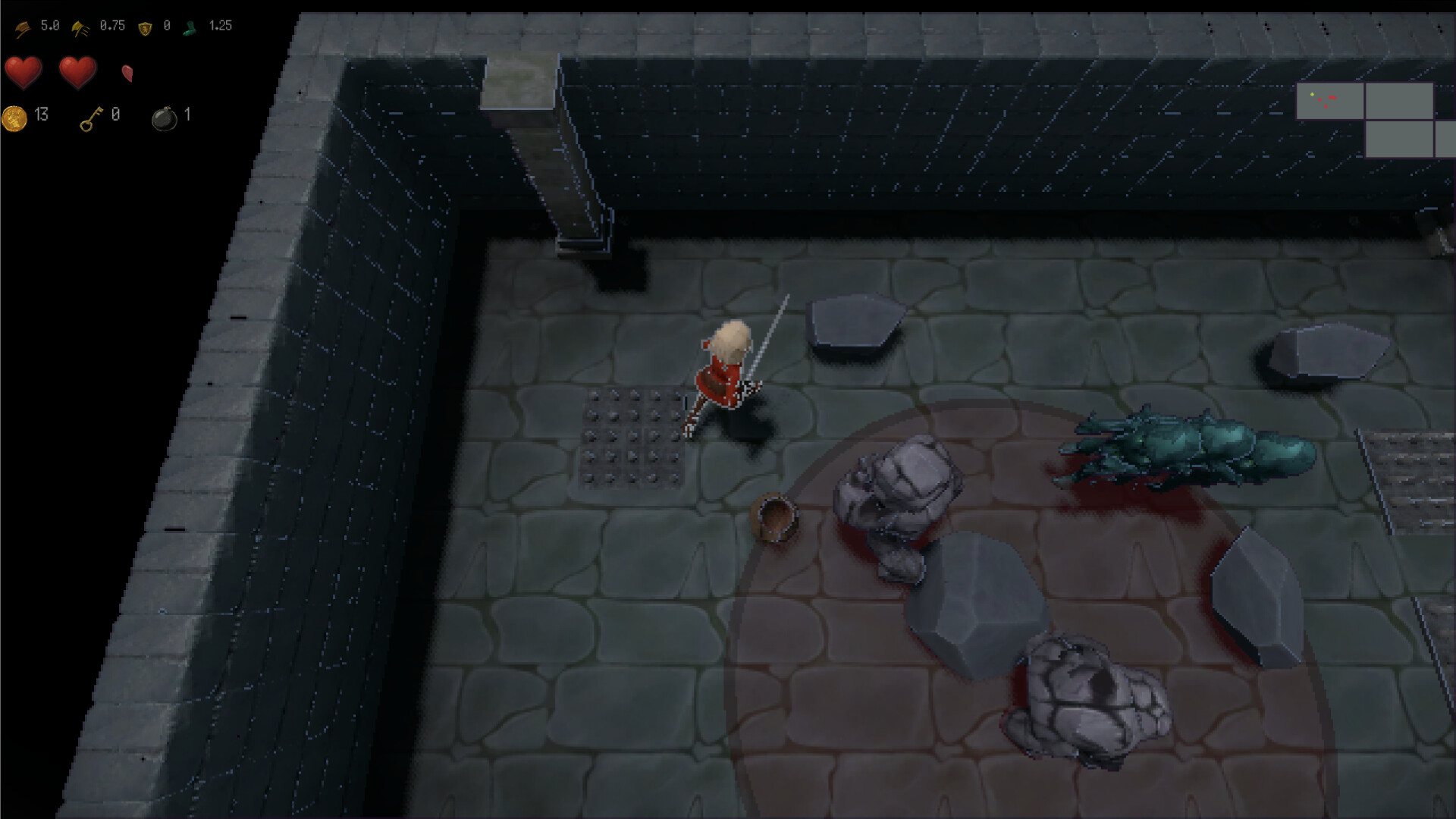Image resolution: width=1456 pixels, height=819 pixels.
Task: Click the coin count showing 13
Action: tap(40, 114)
